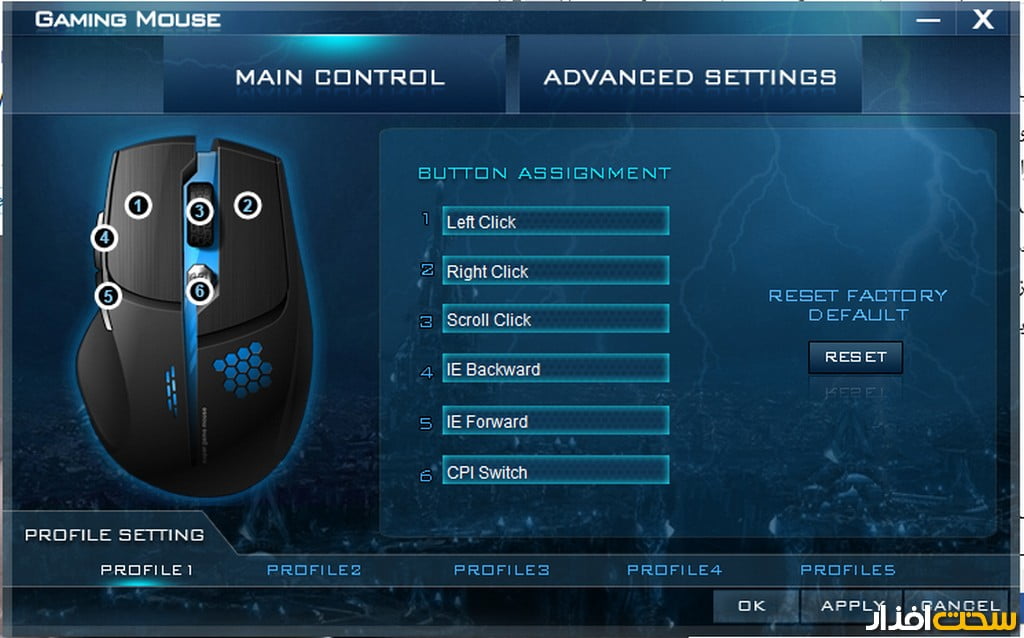This screenshot has height=638, width=1024.
Task: Open the IE Backward assignment dropdown
Action: click(x=555, y=369)
